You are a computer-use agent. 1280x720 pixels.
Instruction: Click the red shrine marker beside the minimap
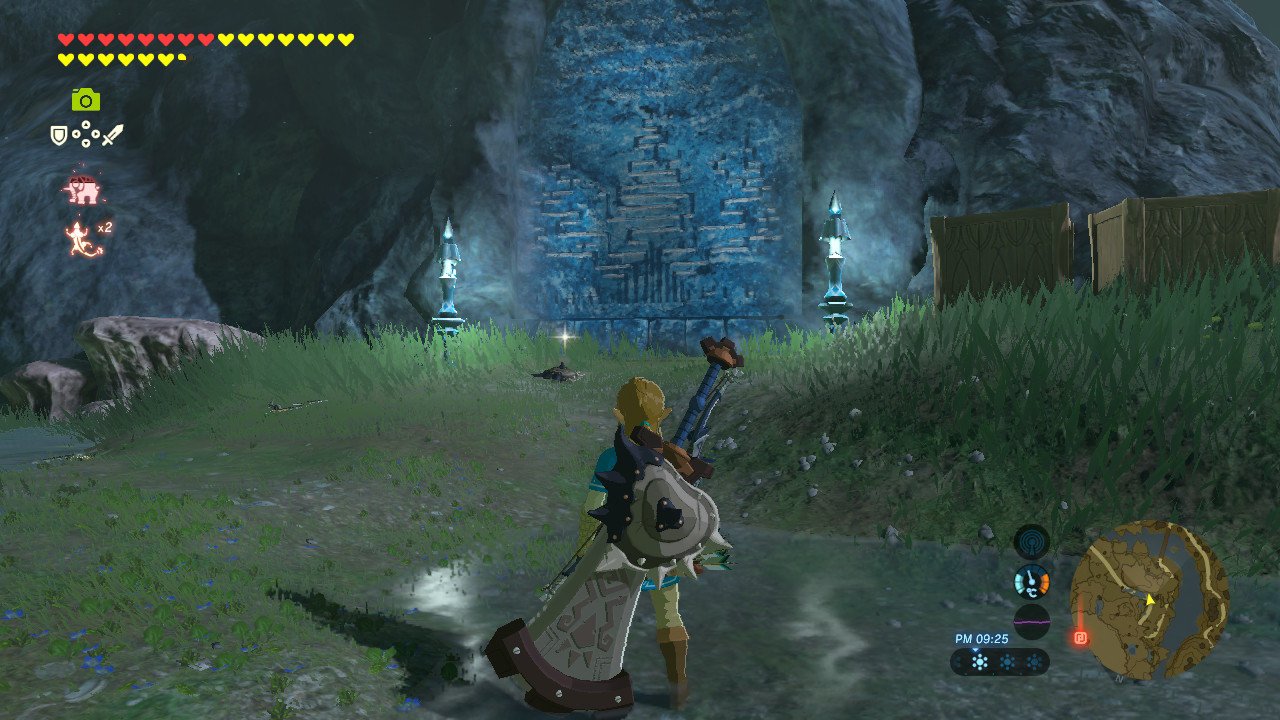pyautogui.click(x=1081, y=637)
